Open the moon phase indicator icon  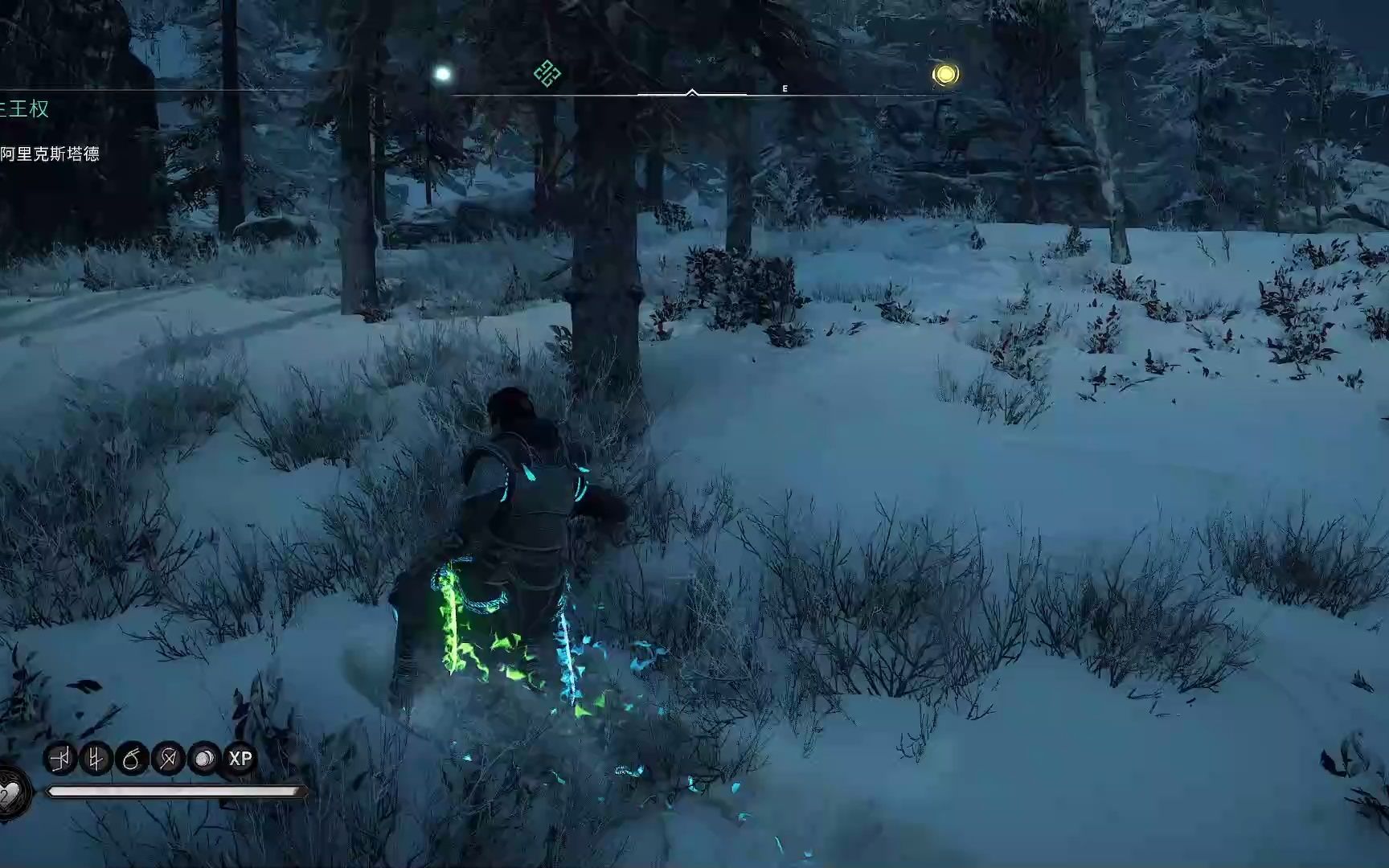pos(204,759)
